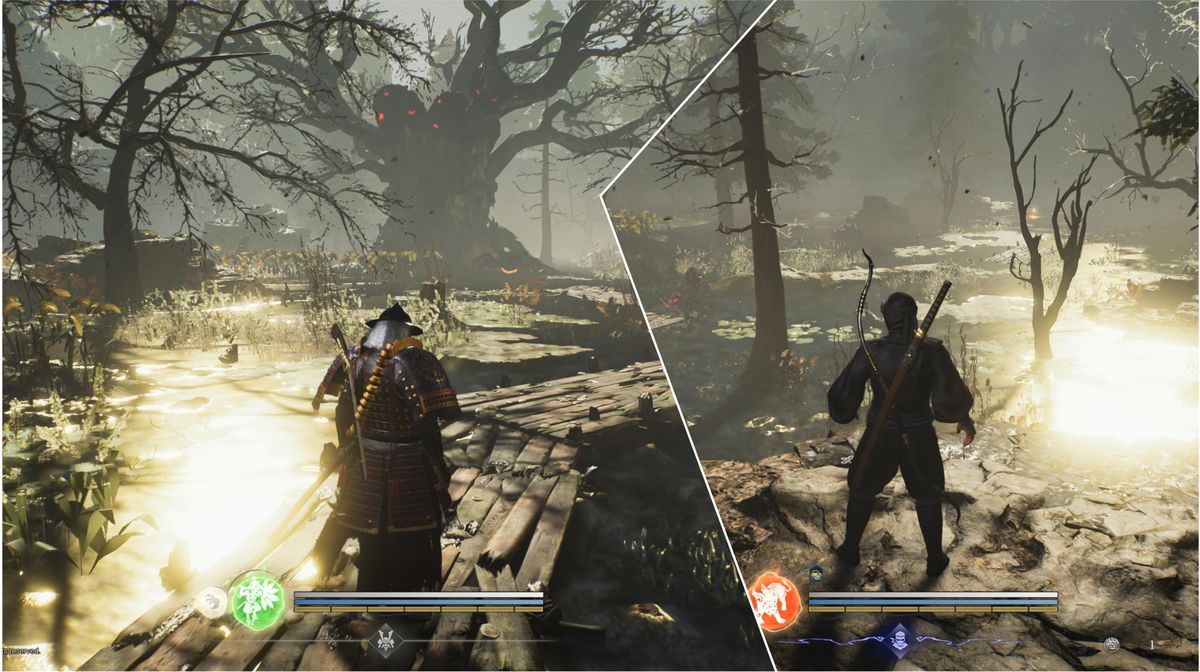Select the small white swirl icon
The width and height of the screenshot is (1200, 672).
211,601
